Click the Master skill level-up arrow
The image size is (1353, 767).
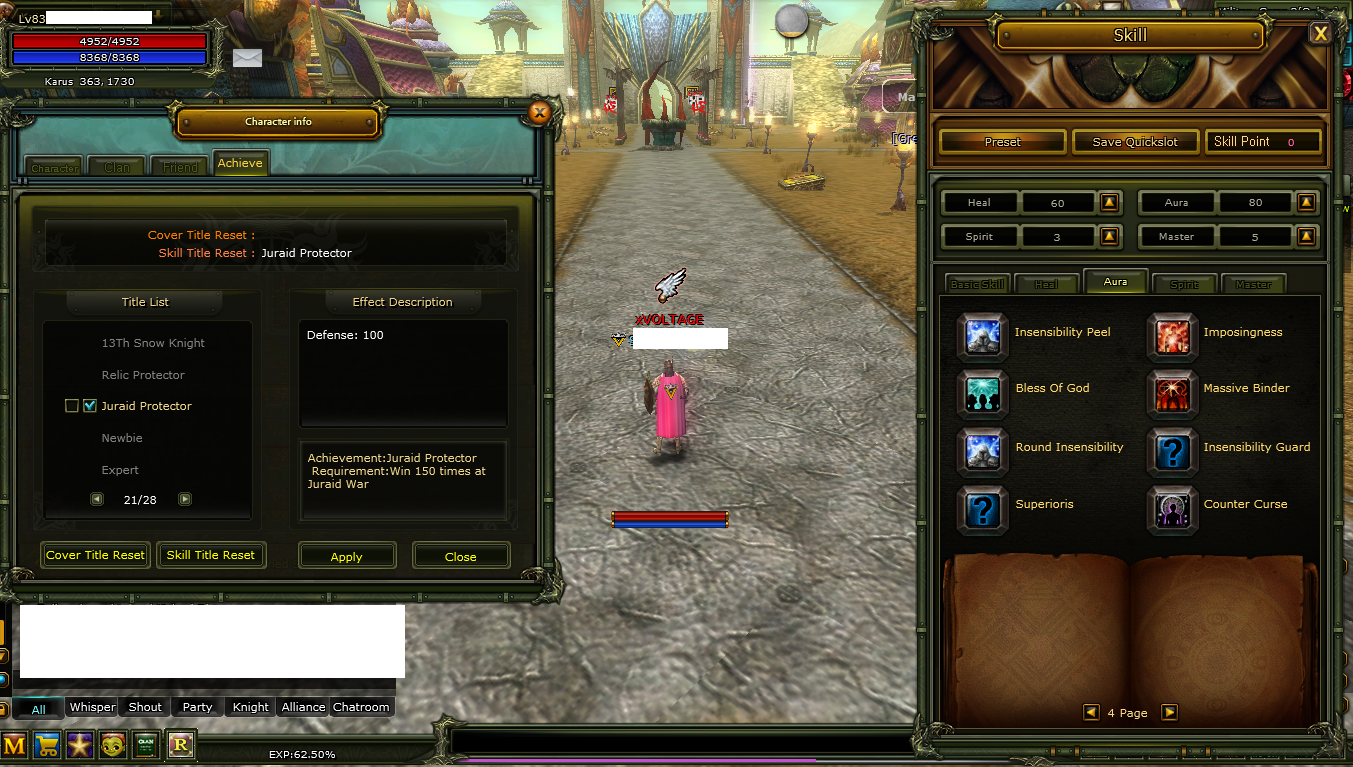[1306, 236]
